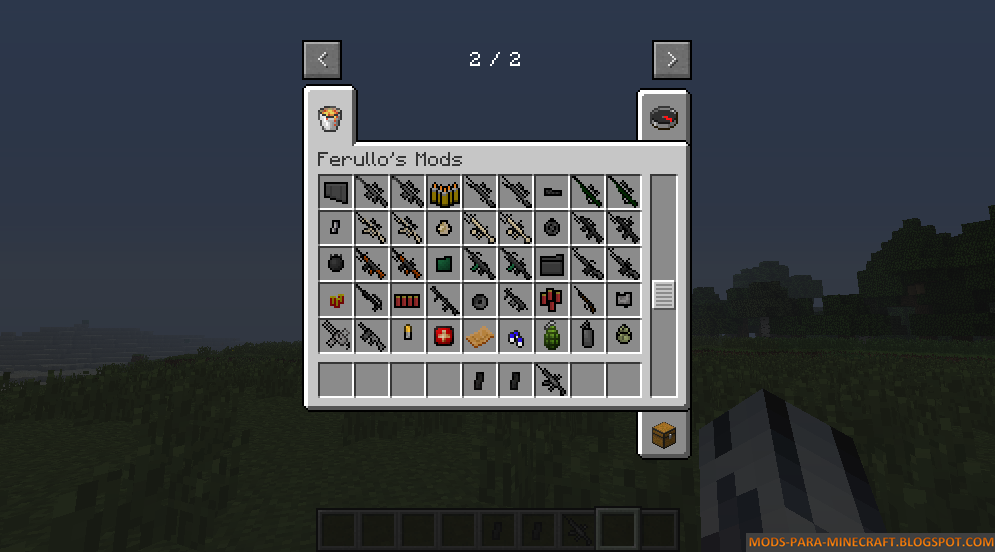Screen dimensions: 995x552
Task: Go to the next creative page
Action: click(x=671, y=60)
